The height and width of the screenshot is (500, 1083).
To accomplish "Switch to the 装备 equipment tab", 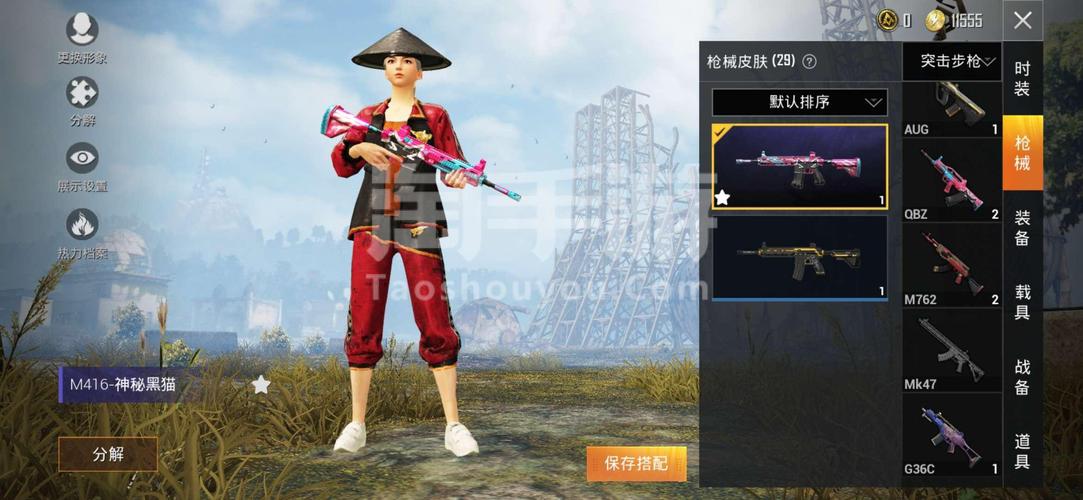I will click(x=1022, y=227).
